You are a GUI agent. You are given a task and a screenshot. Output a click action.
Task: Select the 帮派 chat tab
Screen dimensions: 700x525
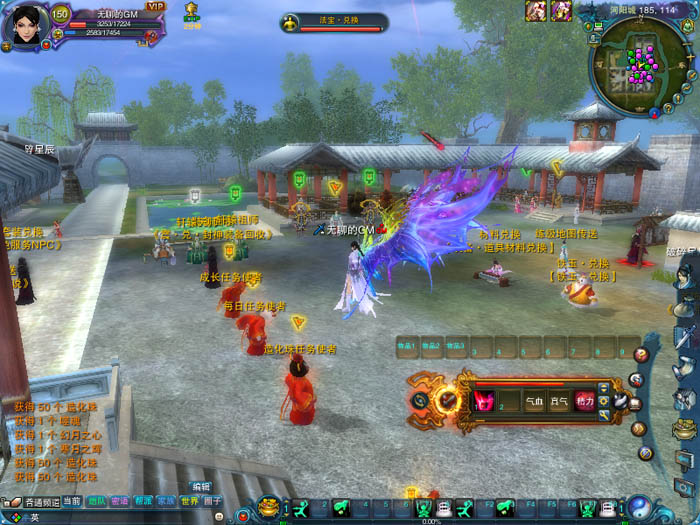[x=143, y=501]
